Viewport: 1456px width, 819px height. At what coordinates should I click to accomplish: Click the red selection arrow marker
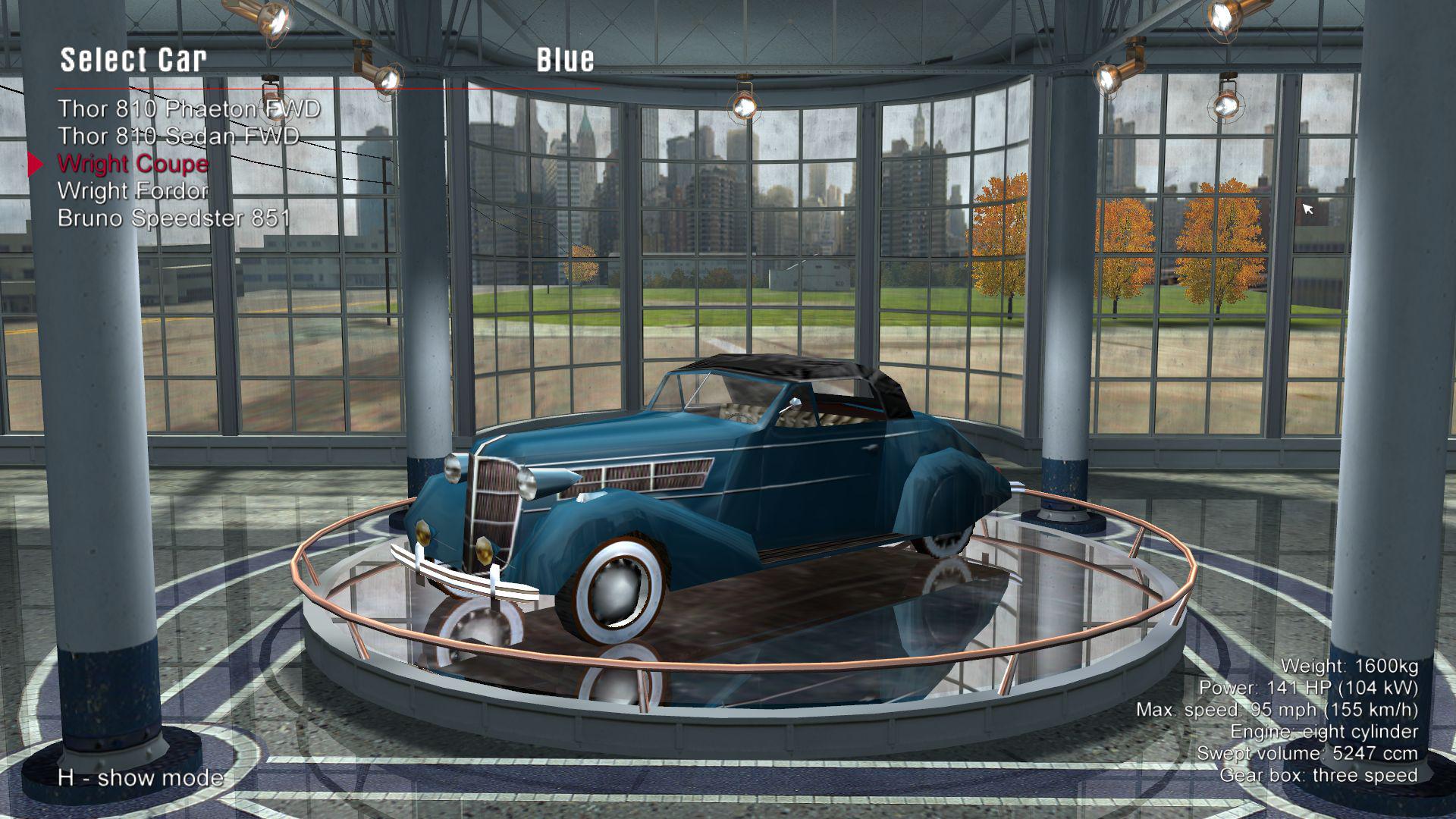(35, 164)
